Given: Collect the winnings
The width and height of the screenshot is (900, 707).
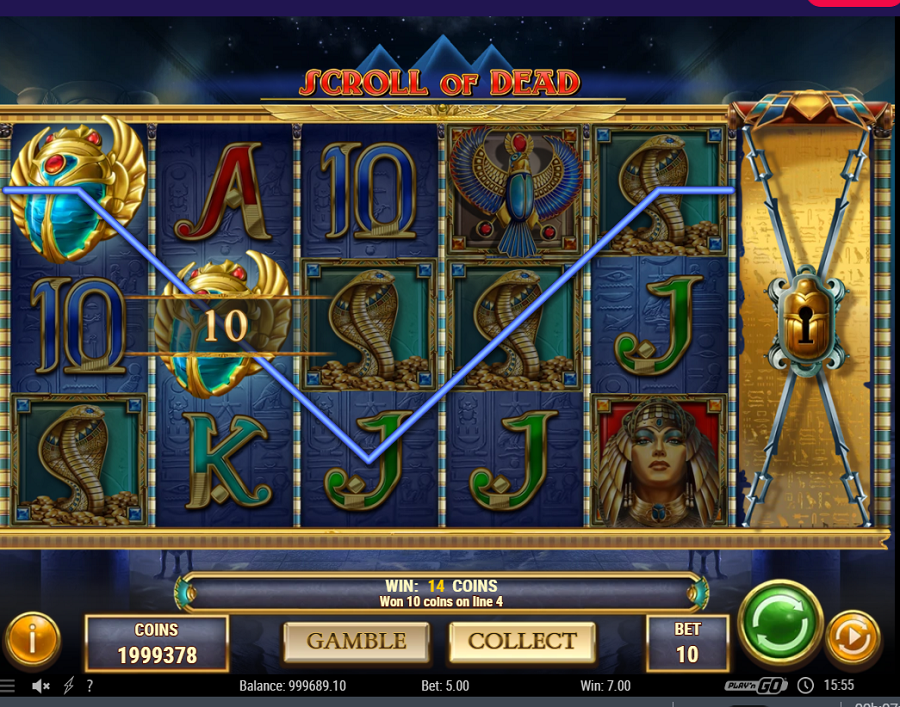Looking at the screenshot, I should click(522, 641).
